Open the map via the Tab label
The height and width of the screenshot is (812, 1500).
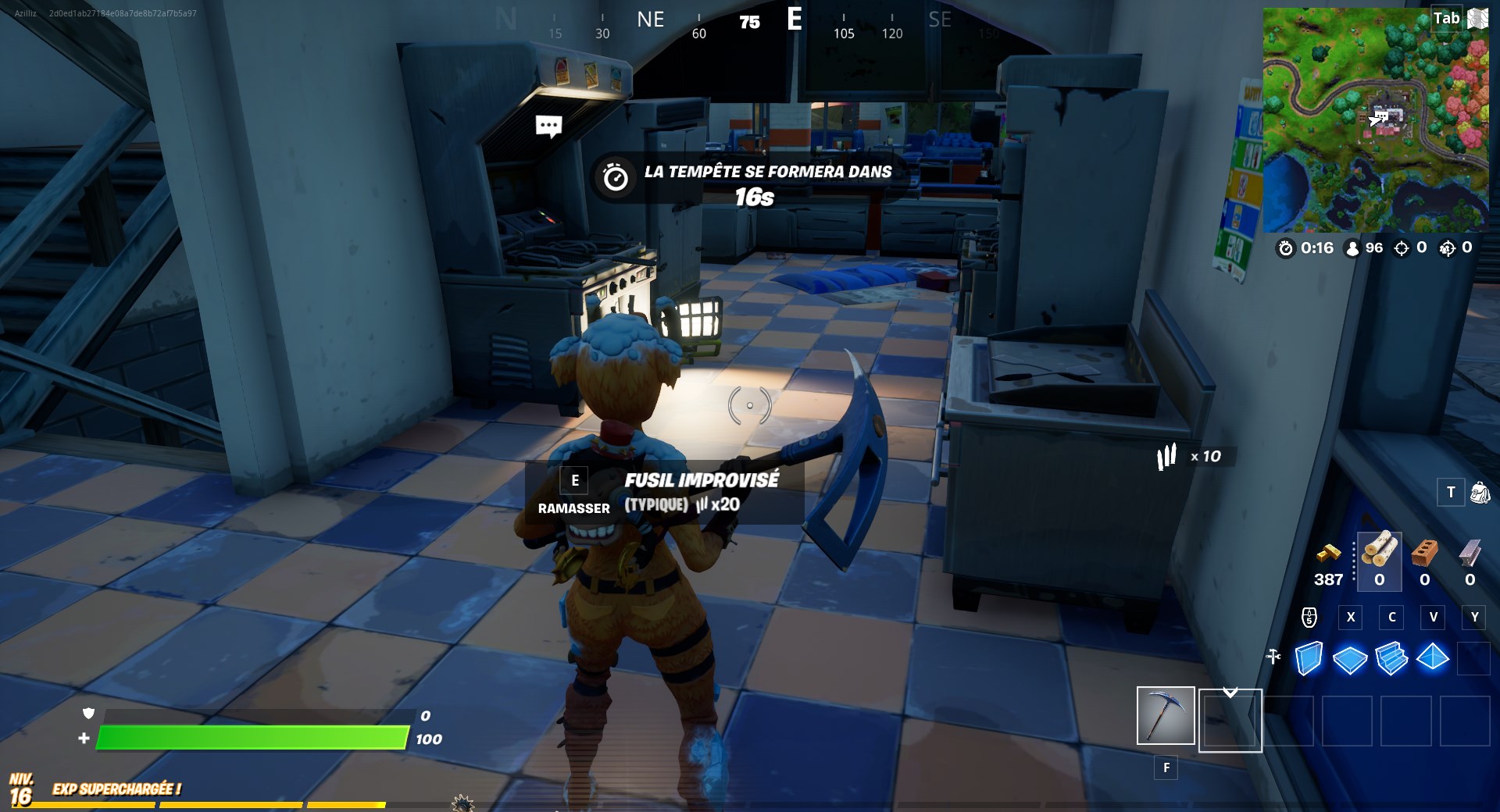[1448, 16]
